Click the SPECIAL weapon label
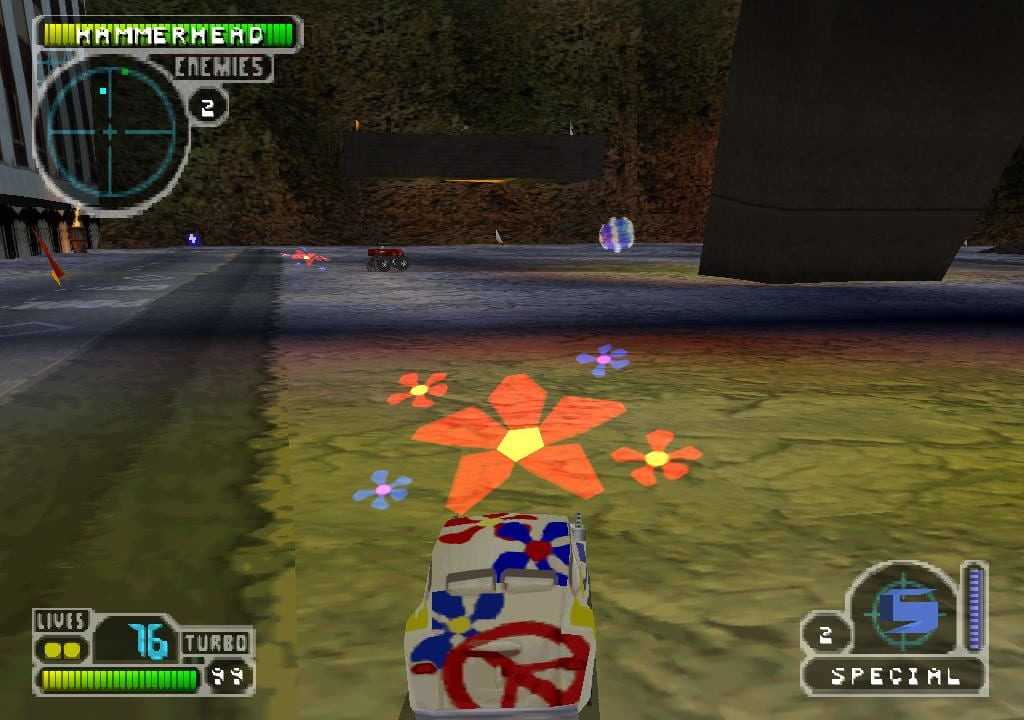The width and height of the screenshot is (1024, 720). 894,676
